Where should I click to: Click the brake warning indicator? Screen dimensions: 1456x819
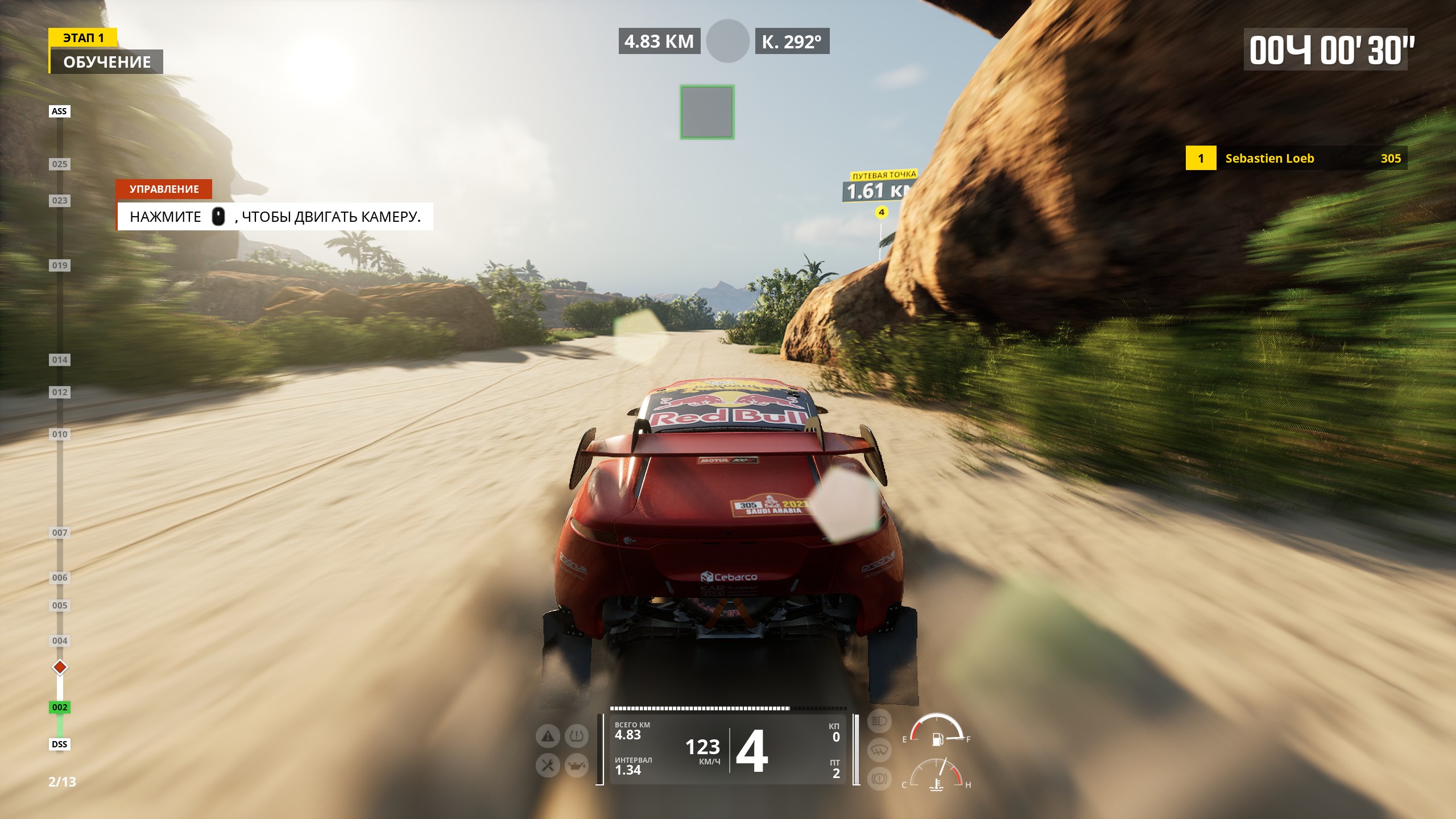click(x=879, y=778)
